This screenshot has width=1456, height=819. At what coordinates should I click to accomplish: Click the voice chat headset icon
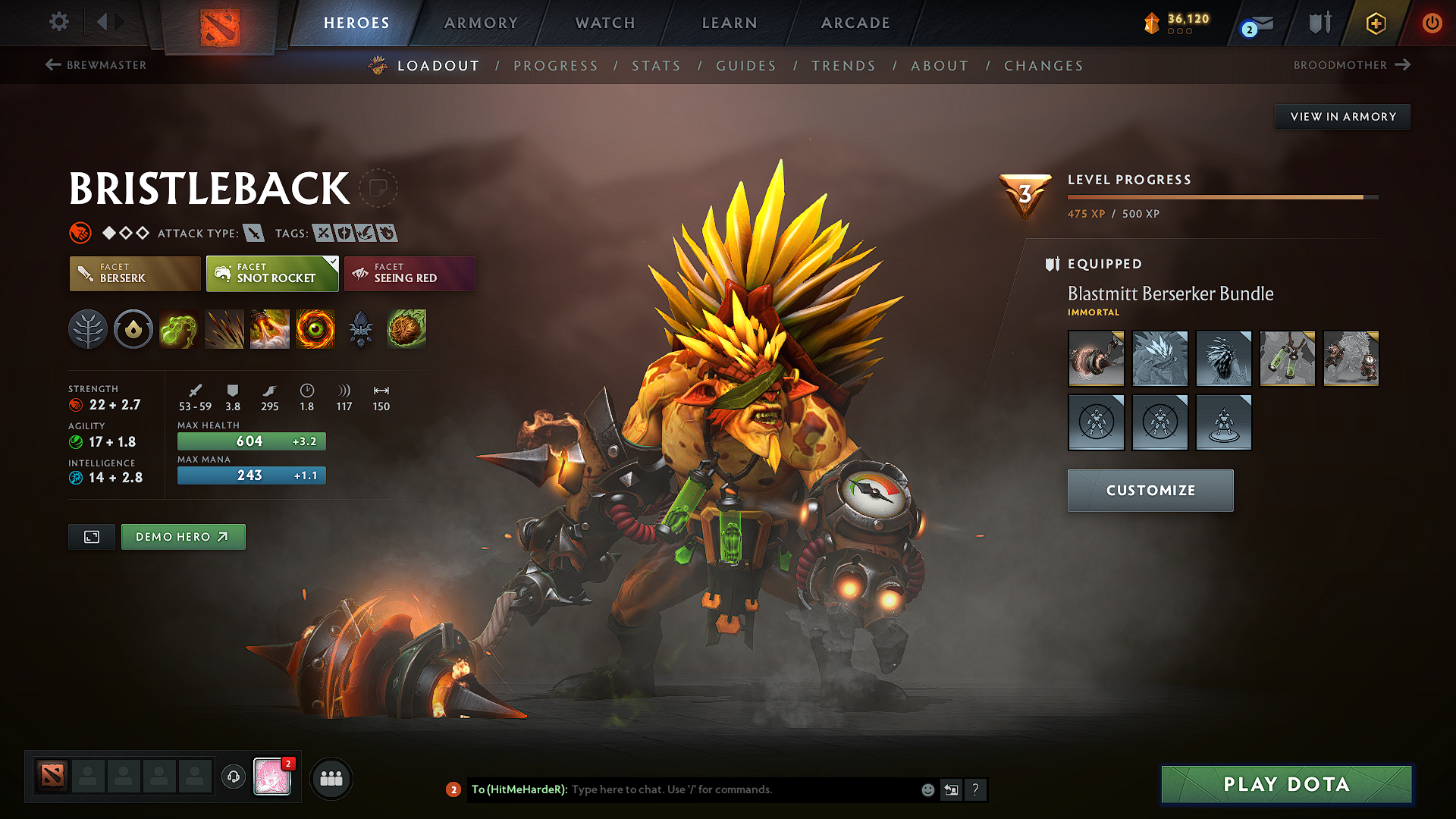pos(234,778)
